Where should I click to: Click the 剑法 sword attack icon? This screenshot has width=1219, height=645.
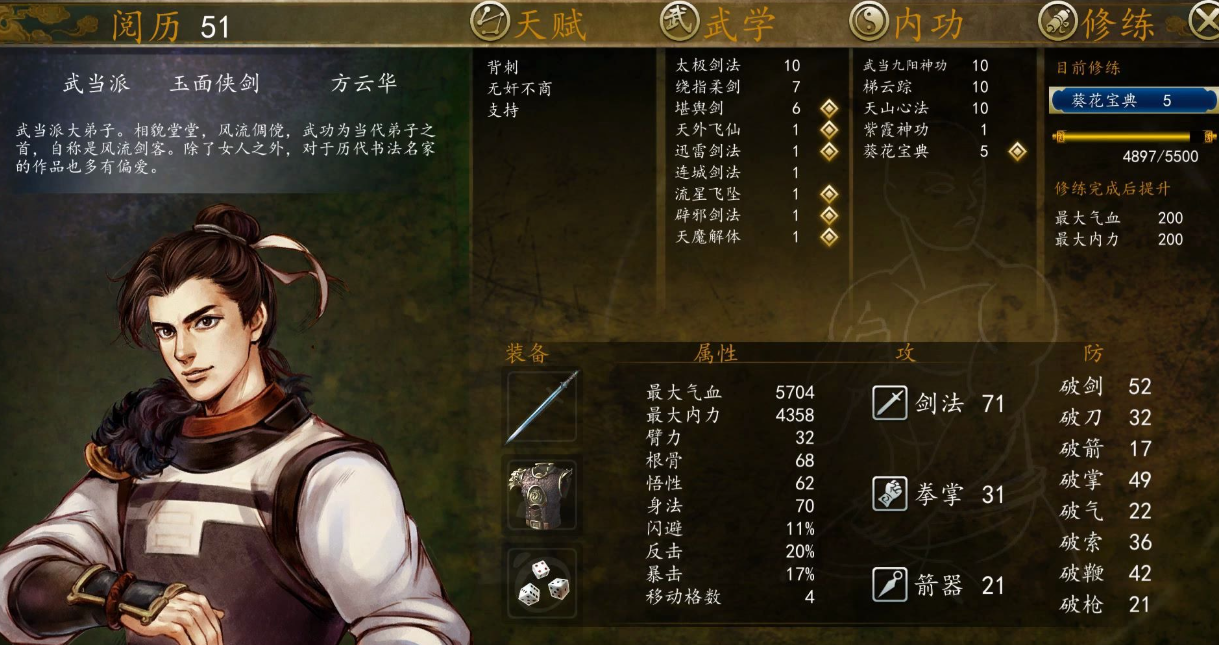click(x=889, y=404)
